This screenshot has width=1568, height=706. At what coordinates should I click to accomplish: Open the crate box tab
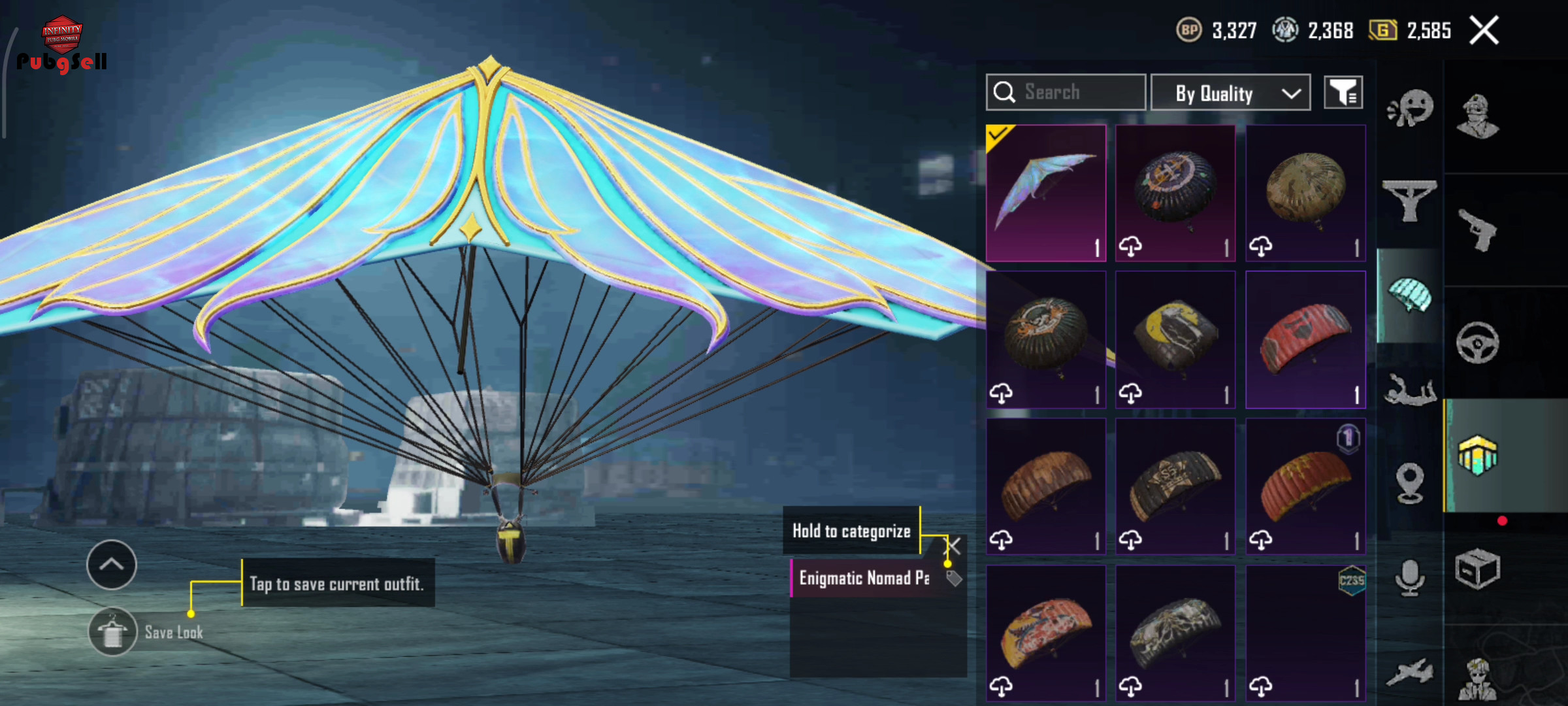[1478, 569]
